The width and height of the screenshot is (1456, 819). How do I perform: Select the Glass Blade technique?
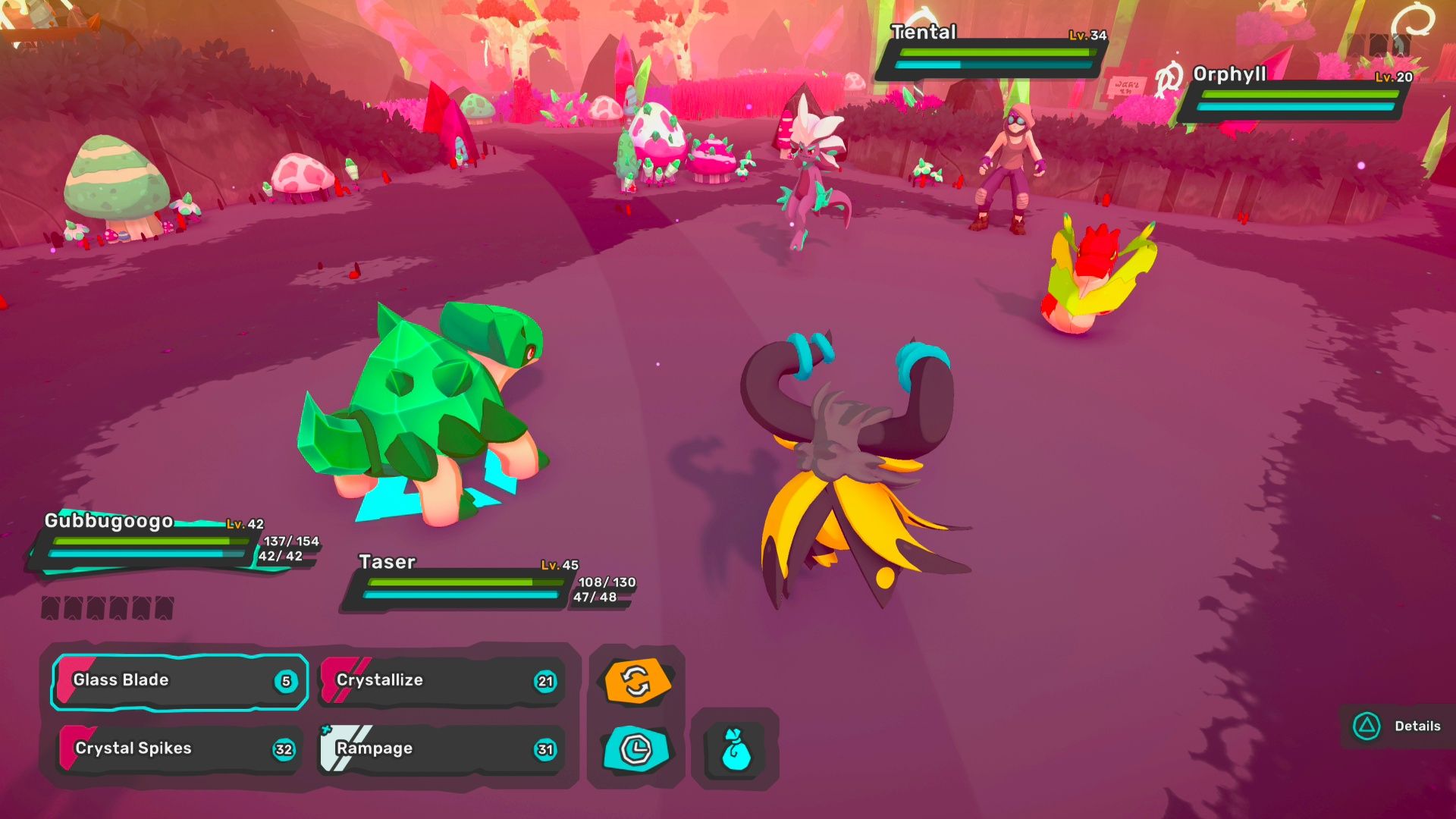178,680
